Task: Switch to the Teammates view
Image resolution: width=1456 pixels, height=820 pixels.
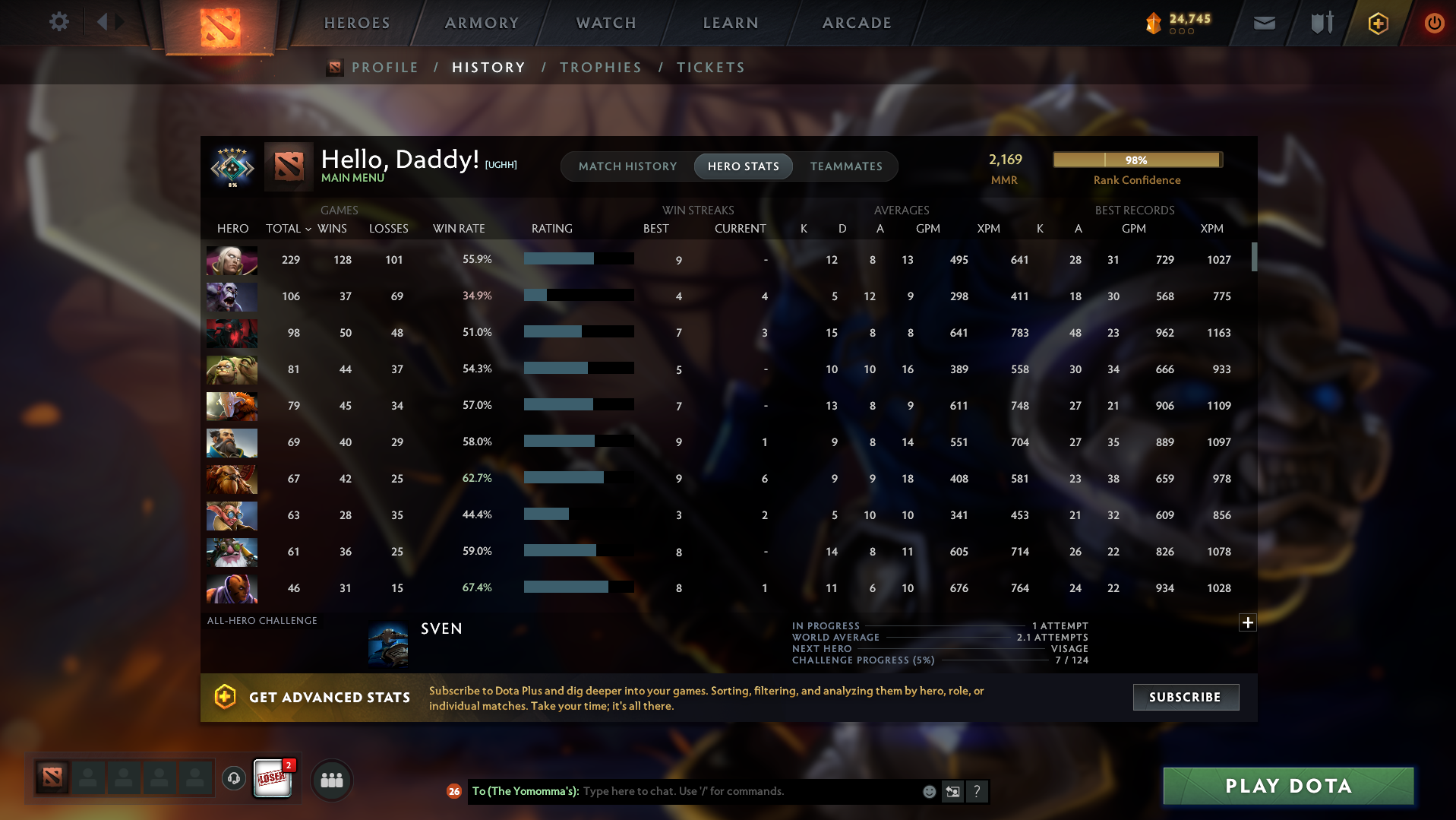Action: click(x=845, y=166)
